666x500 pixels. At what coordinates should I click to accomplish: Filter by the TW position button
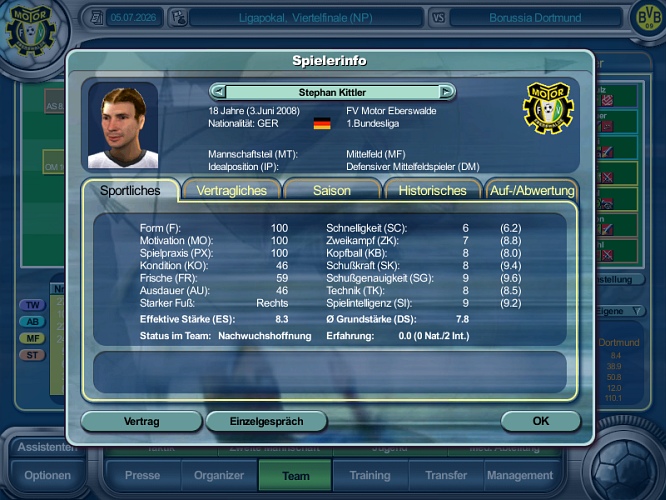[x=33, y=305]
